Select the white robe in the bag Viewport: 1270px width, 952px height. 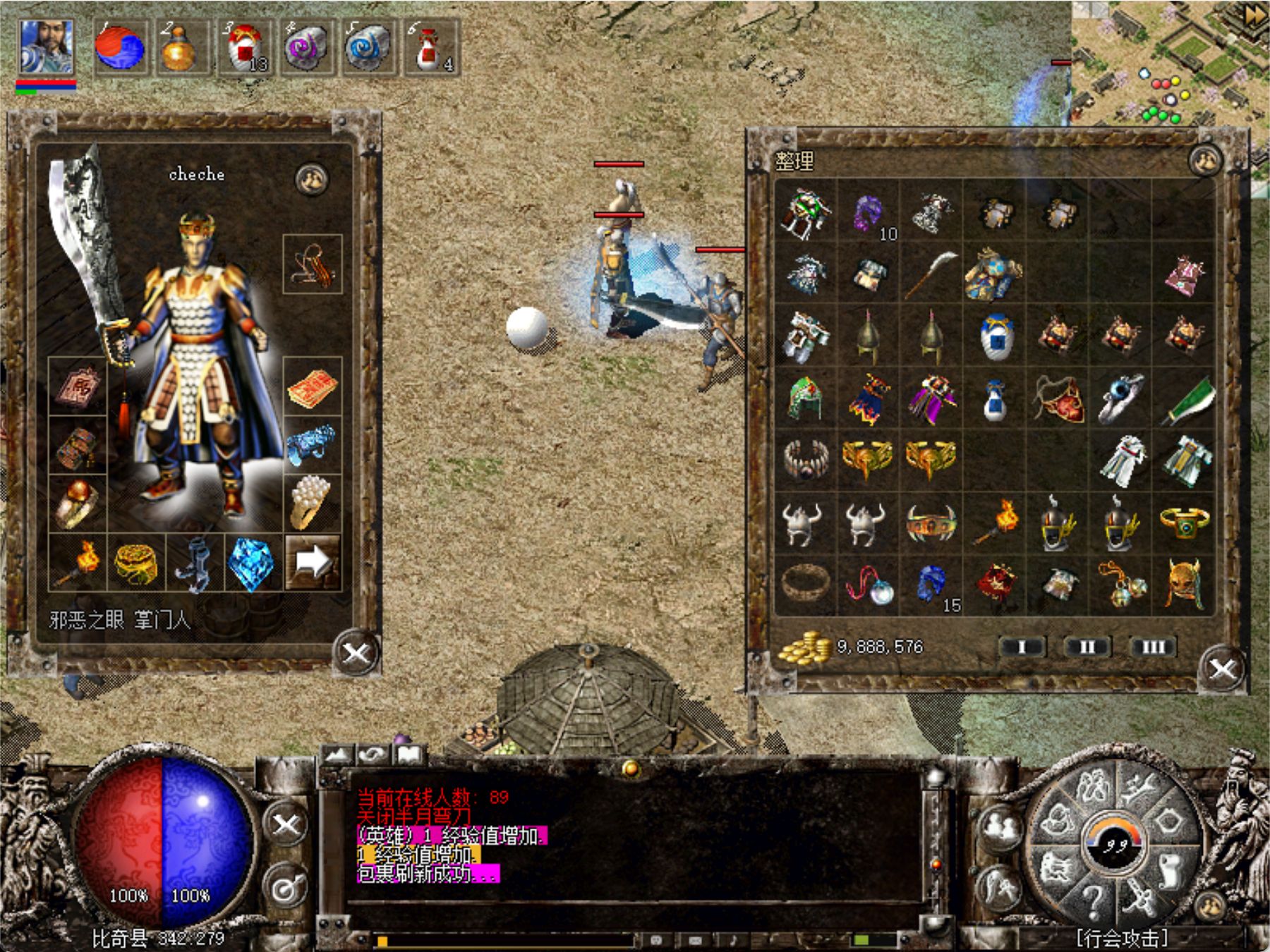pos(1121,460)
